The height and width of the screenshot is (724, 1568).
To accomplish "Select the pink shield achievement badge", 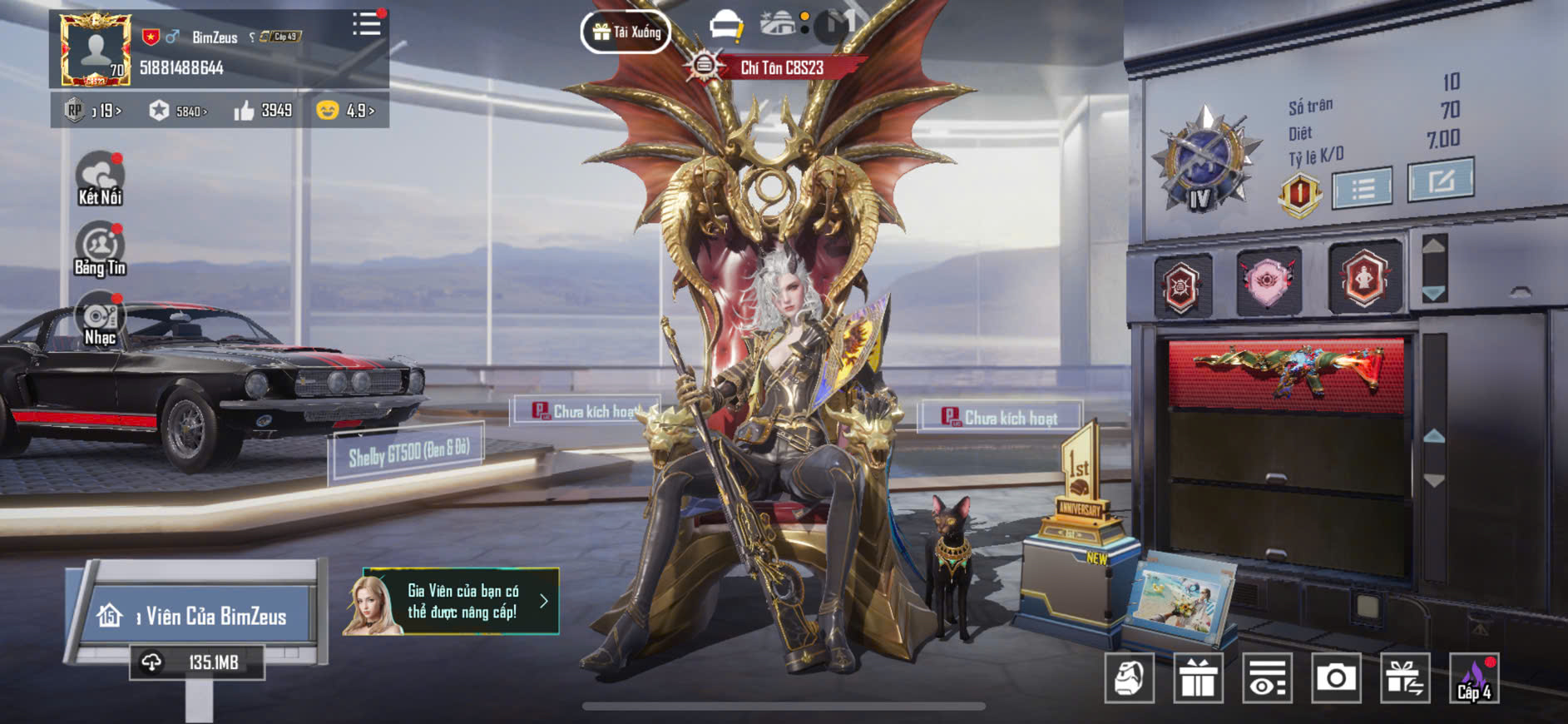I will click(1268, 282).
